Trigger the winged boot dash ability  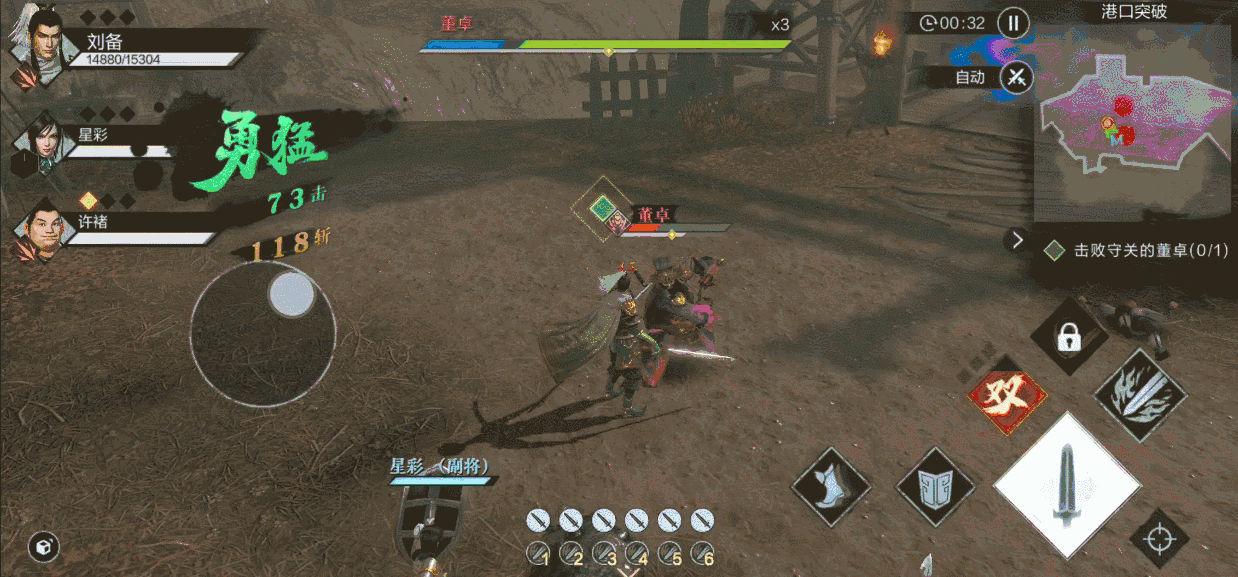(830, 487)
